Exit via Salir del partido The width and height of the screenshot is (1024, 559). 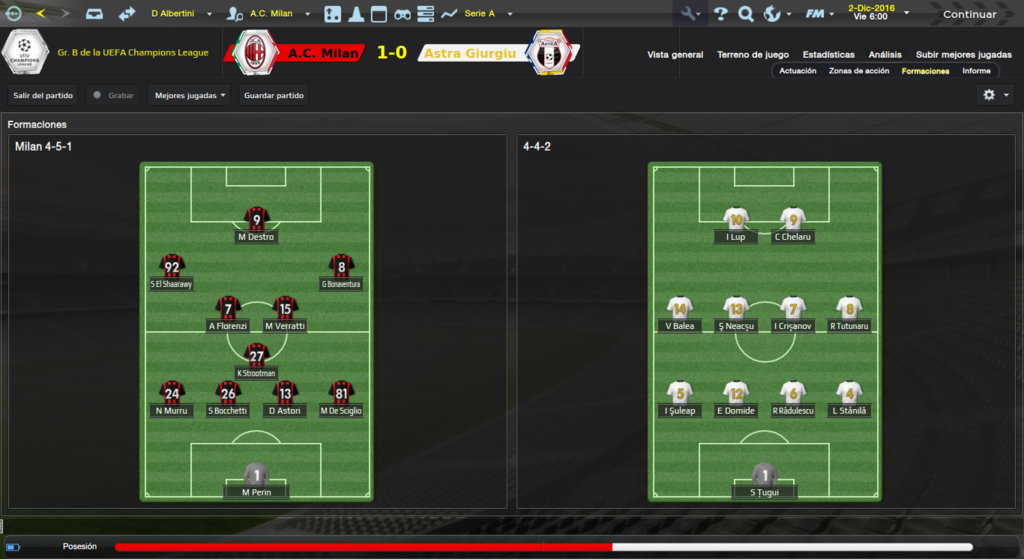(43, 95)
